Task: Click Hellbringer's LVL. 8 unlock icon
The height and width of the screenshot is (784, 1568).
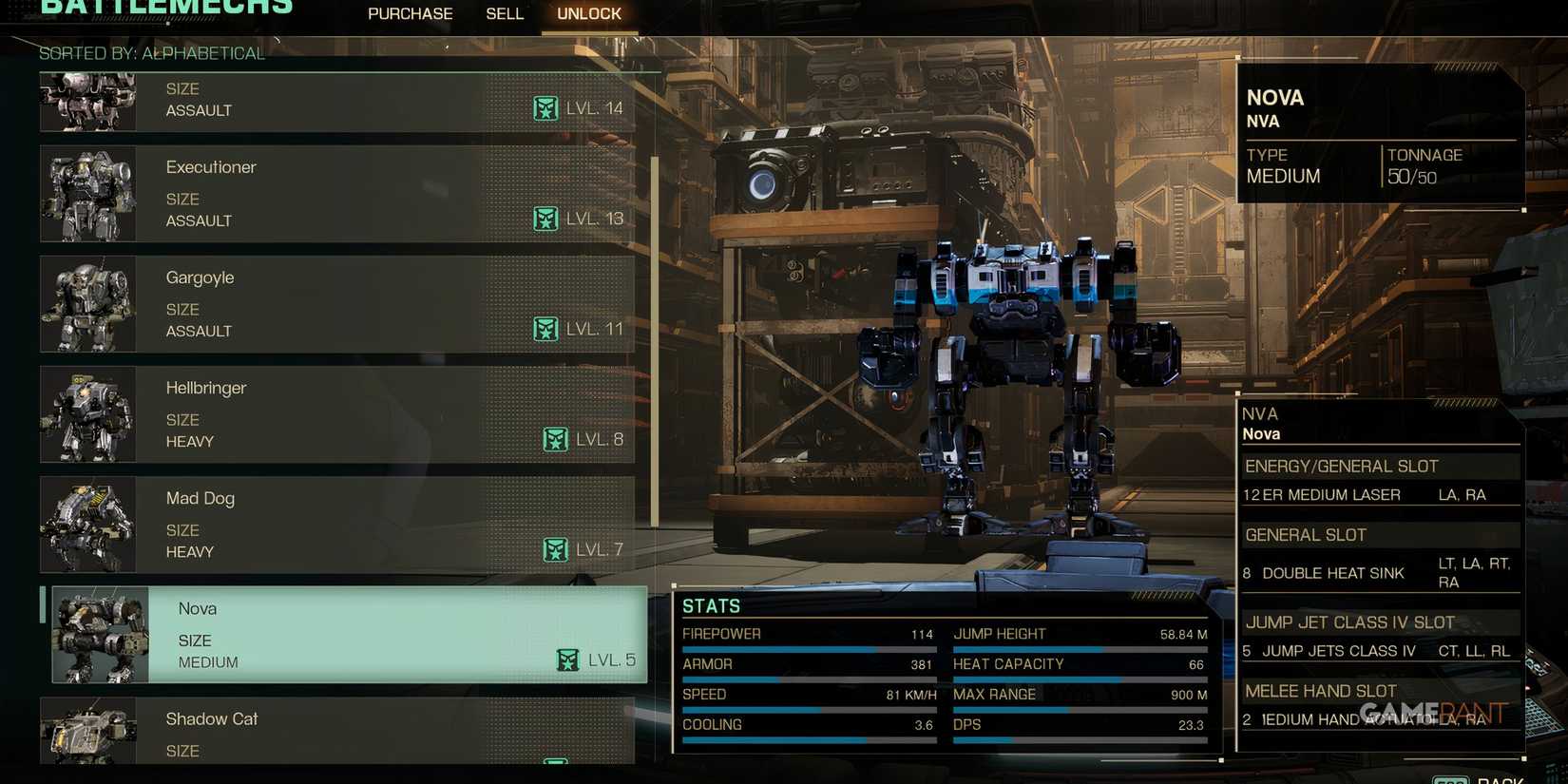Action: [x=555, y=439]
